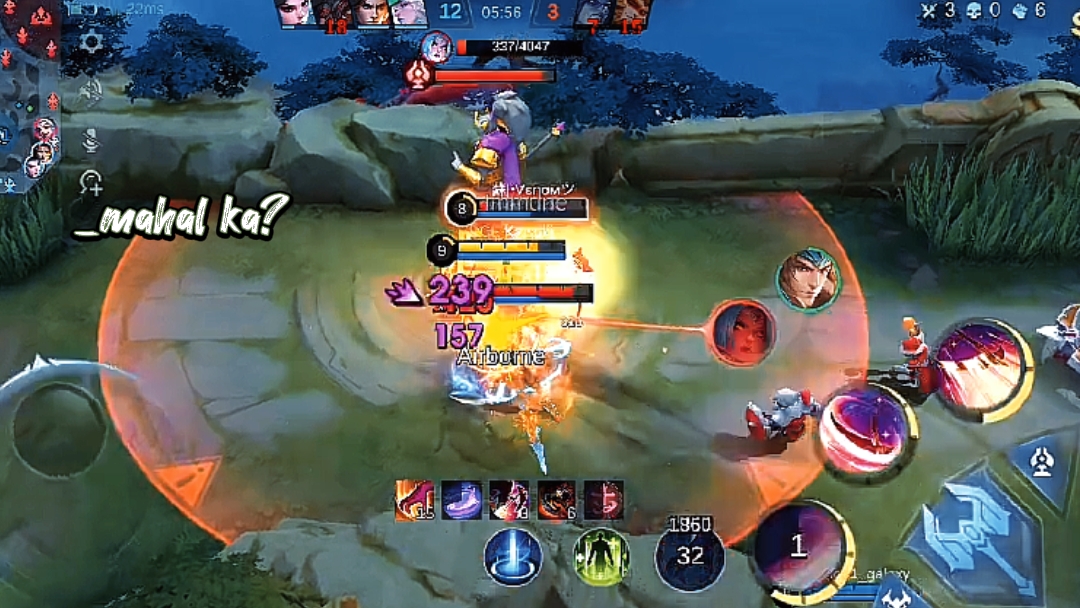Cast the ultimate streaking slash skill
Viewport: 1080px width, 608px height.
(980, 368)
